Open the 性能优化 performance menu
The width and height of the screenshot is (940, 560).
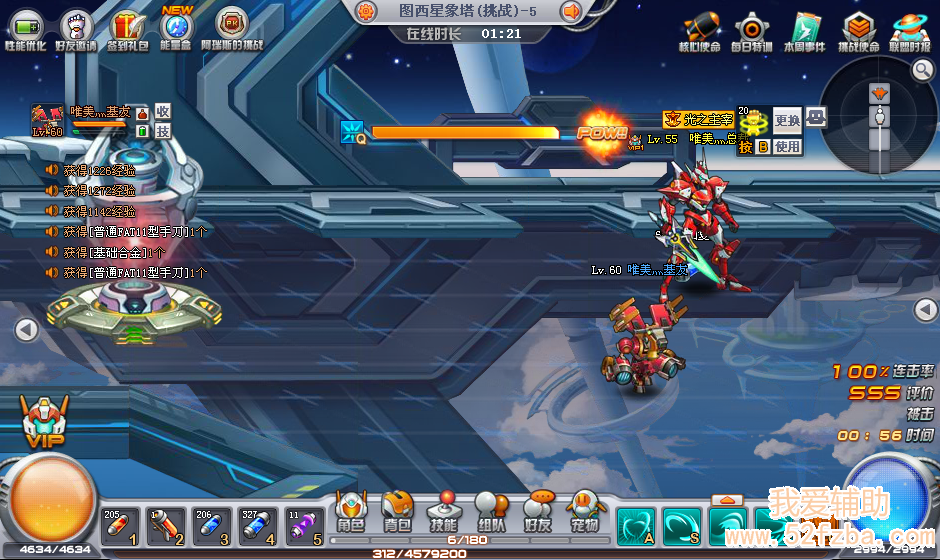coord(26,25)
